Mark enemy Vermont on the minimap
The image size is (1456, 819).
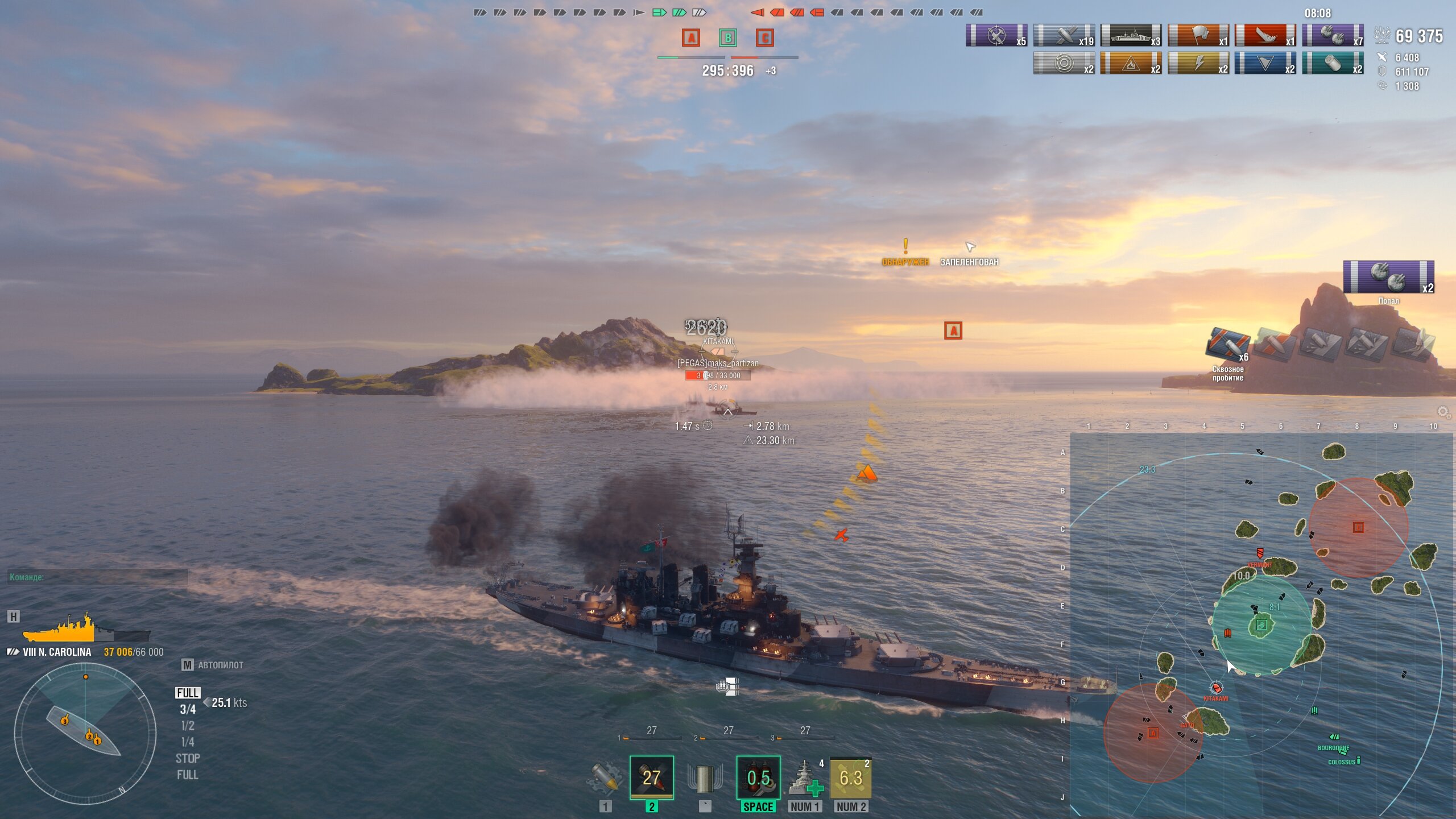[x=1260, y=553]
